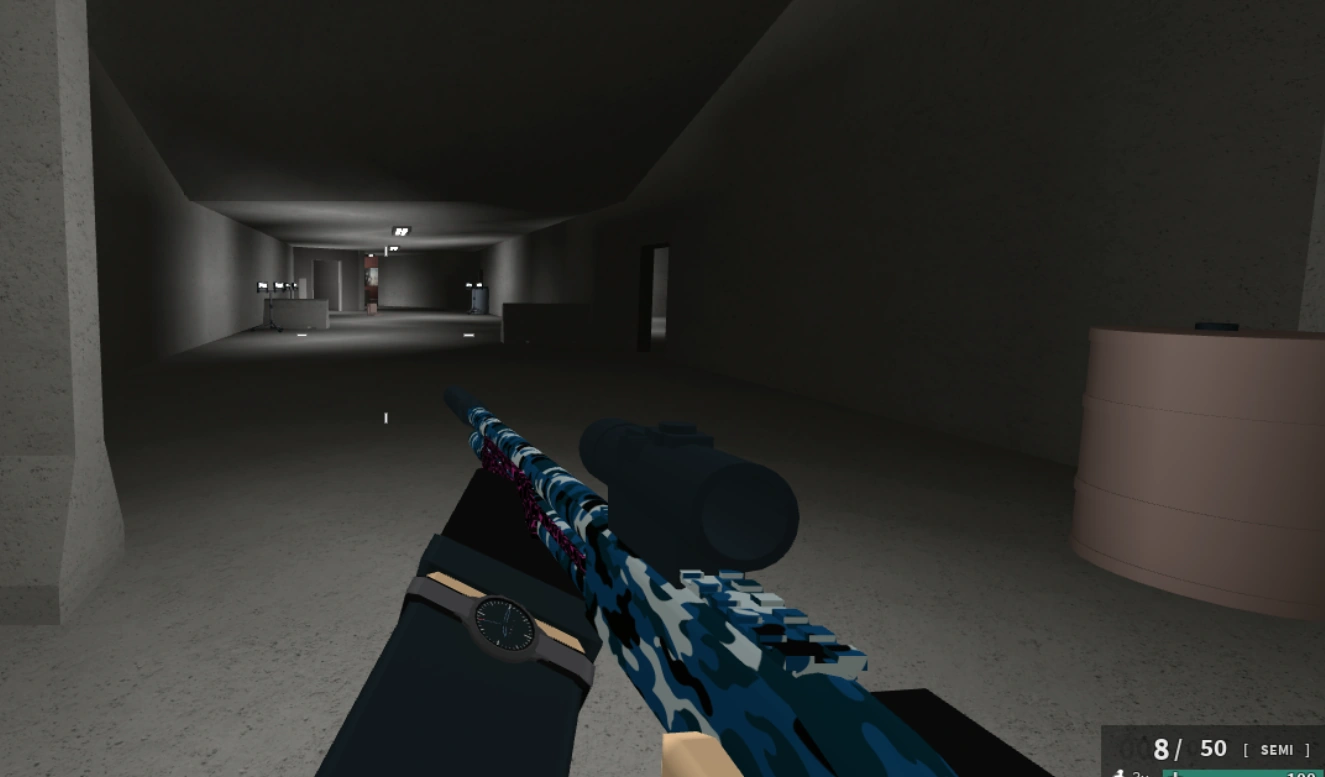Click the SEMI fire mode indicator

(1277, 749)
